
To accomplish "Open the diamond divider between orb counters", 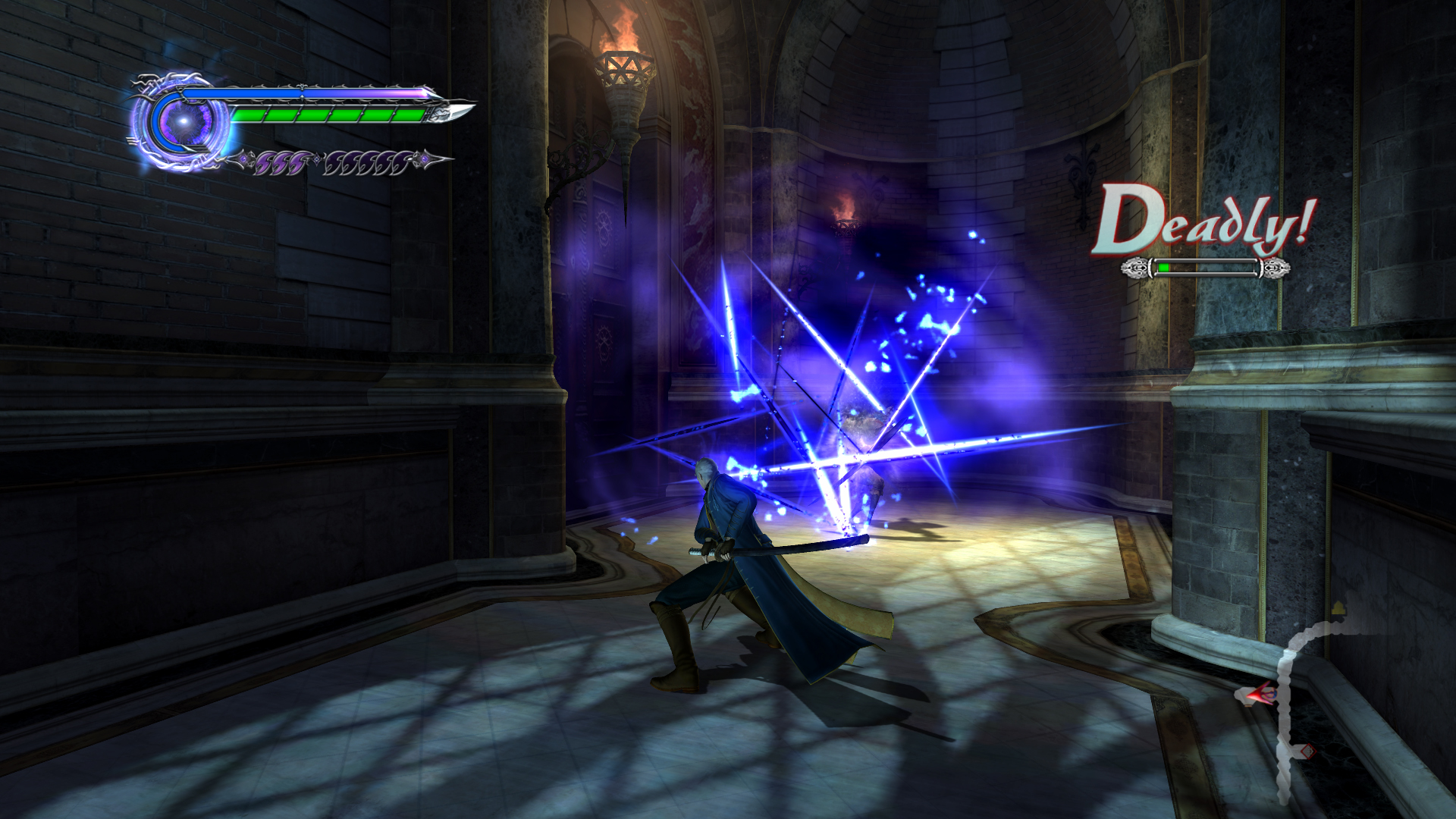I will tap(316, 161).
